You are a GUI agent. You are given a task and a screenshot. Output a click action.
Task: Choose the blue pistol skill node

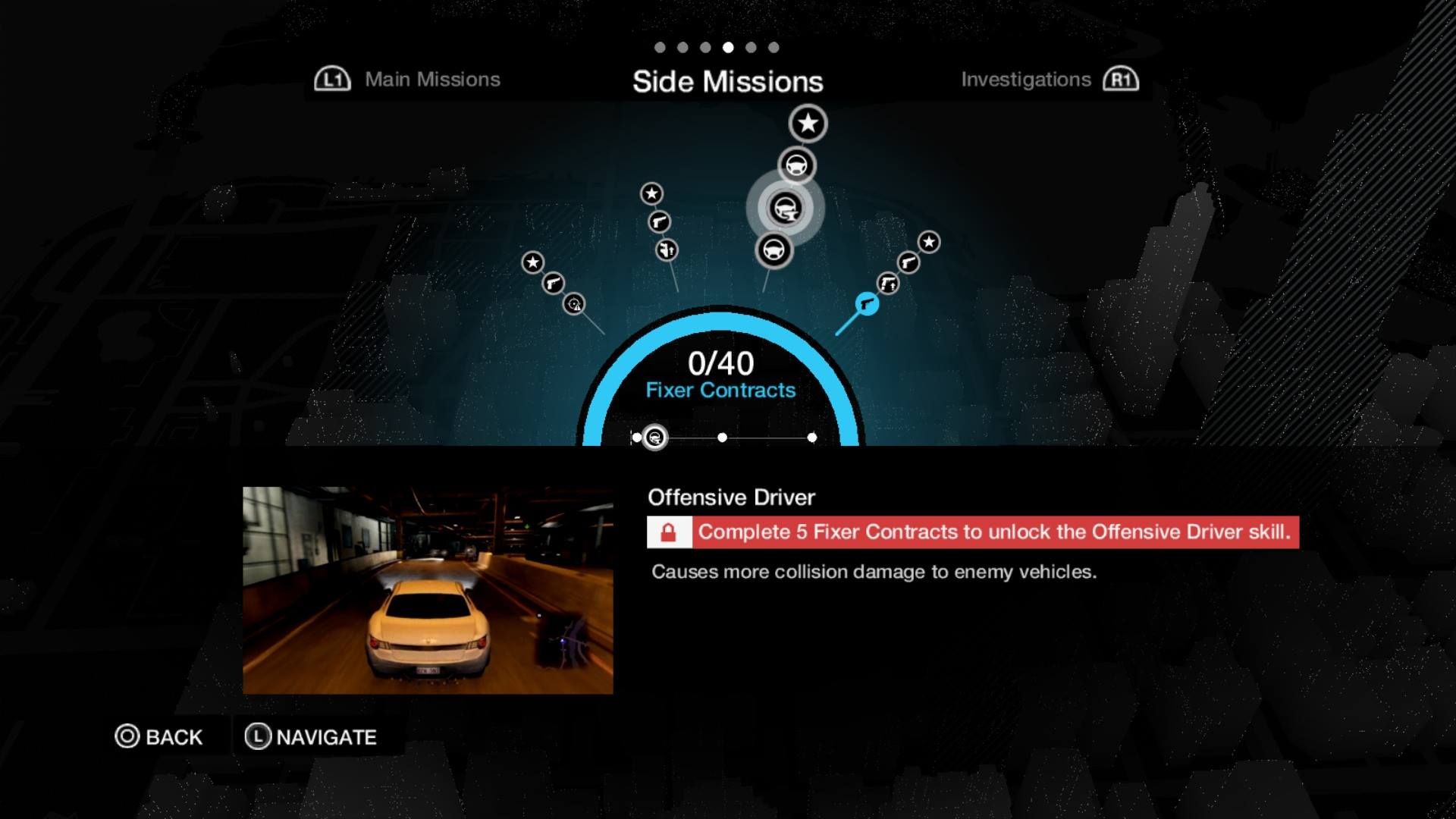(867, 304)
